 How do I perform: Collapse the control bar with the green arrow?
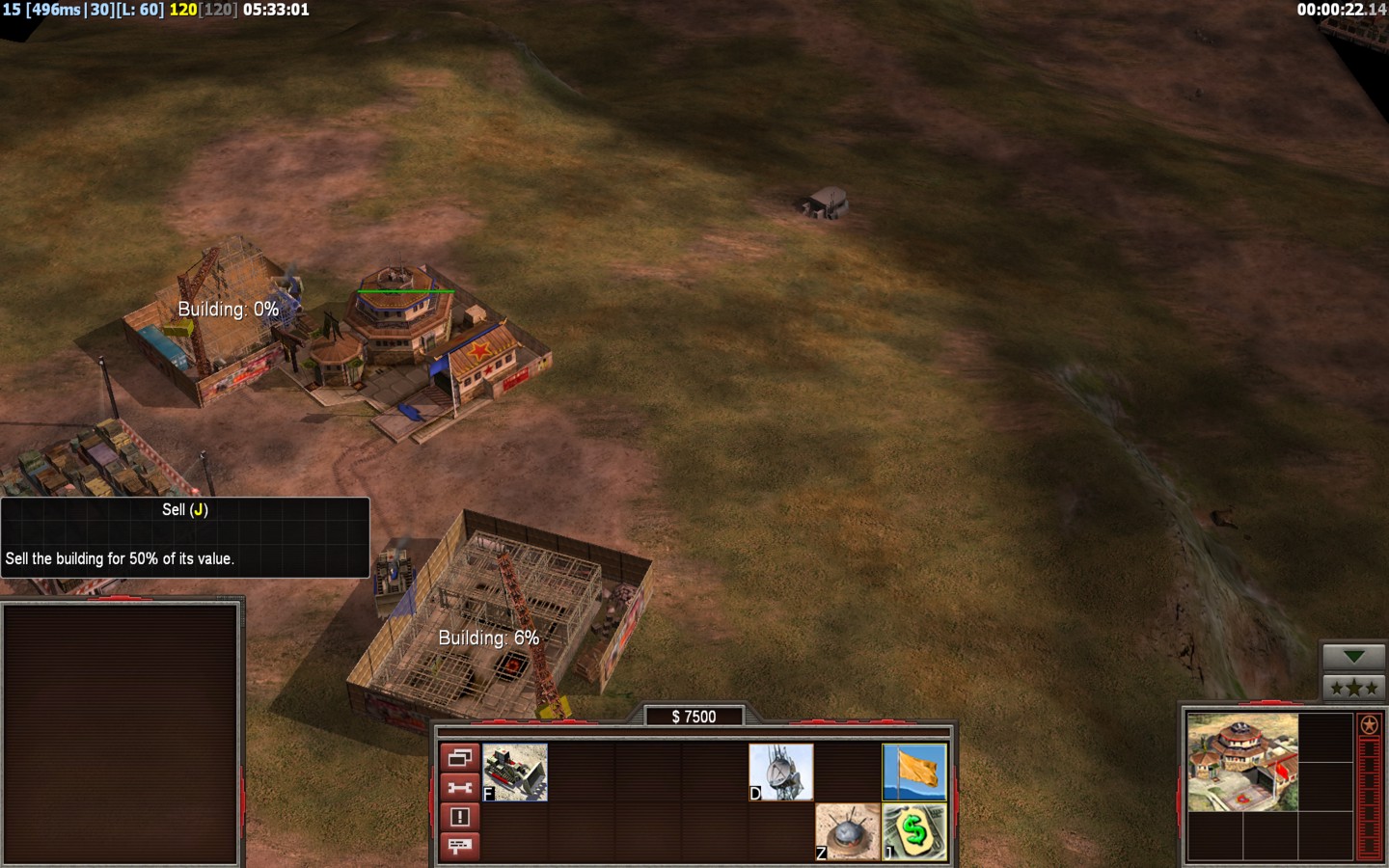[x=1353, y=657]
